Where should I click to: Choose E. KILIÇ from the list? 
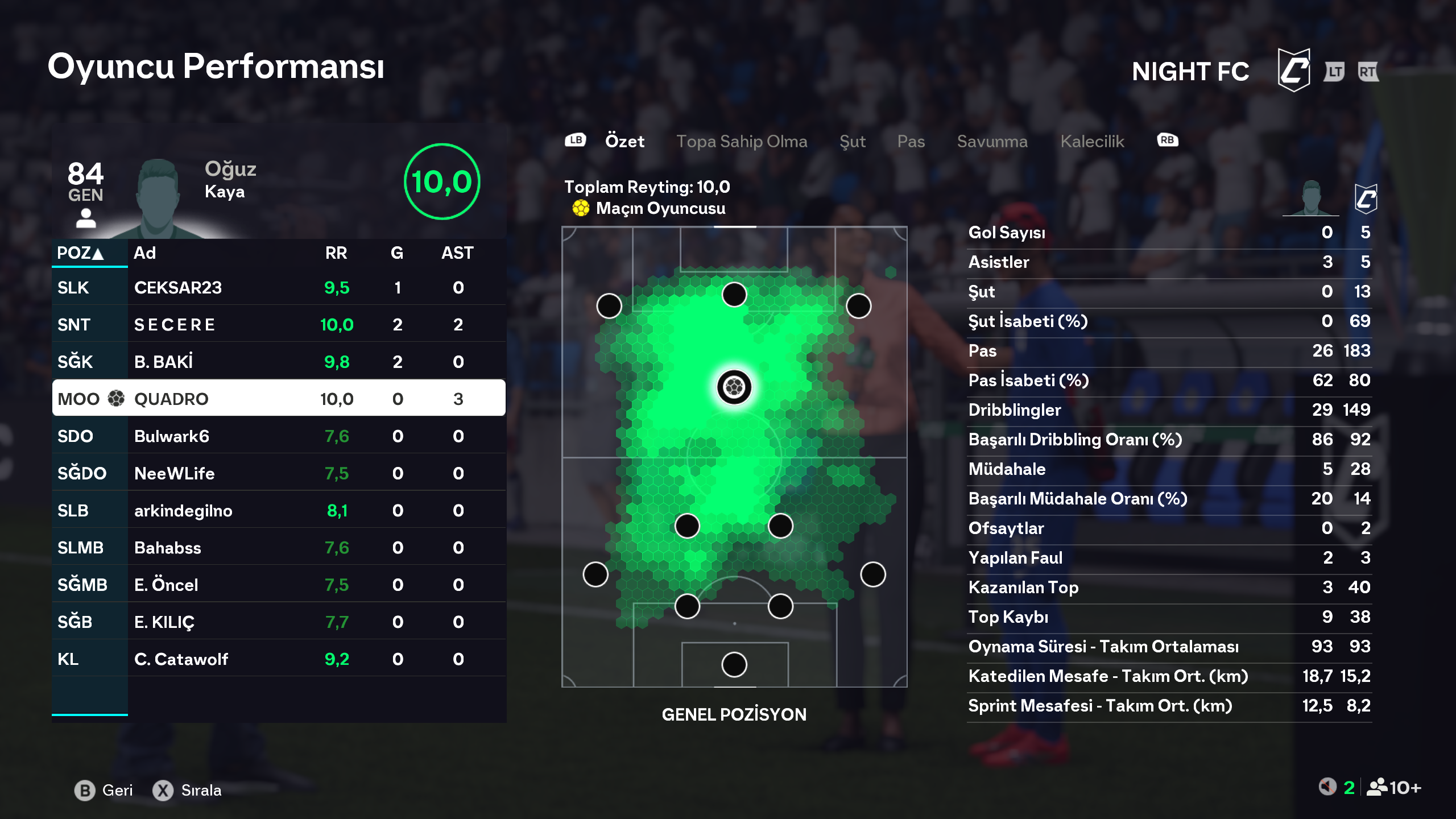click(279, 622)
